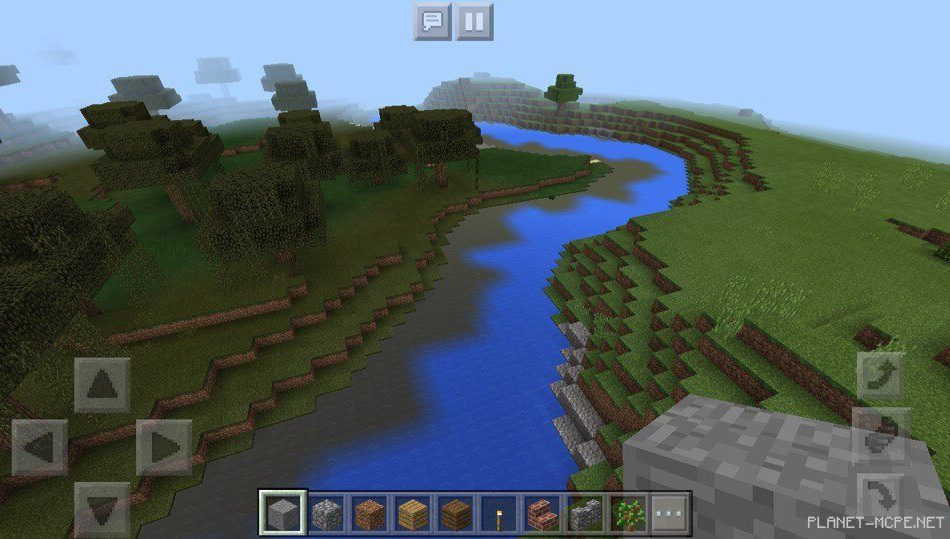Tap the fly up button
The height and width of the screenshot is (539, 950).
coord(882,376)
